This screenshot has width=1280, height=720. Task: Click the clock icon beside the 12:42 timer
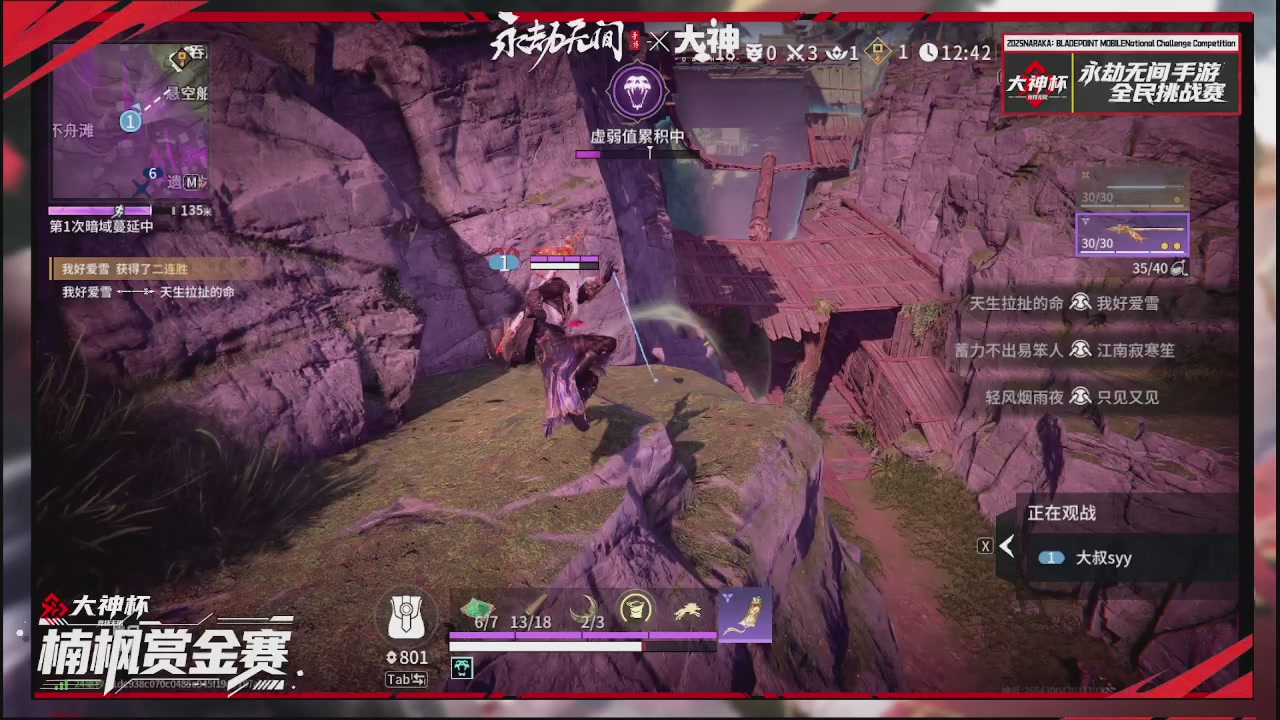click(929, 53)
